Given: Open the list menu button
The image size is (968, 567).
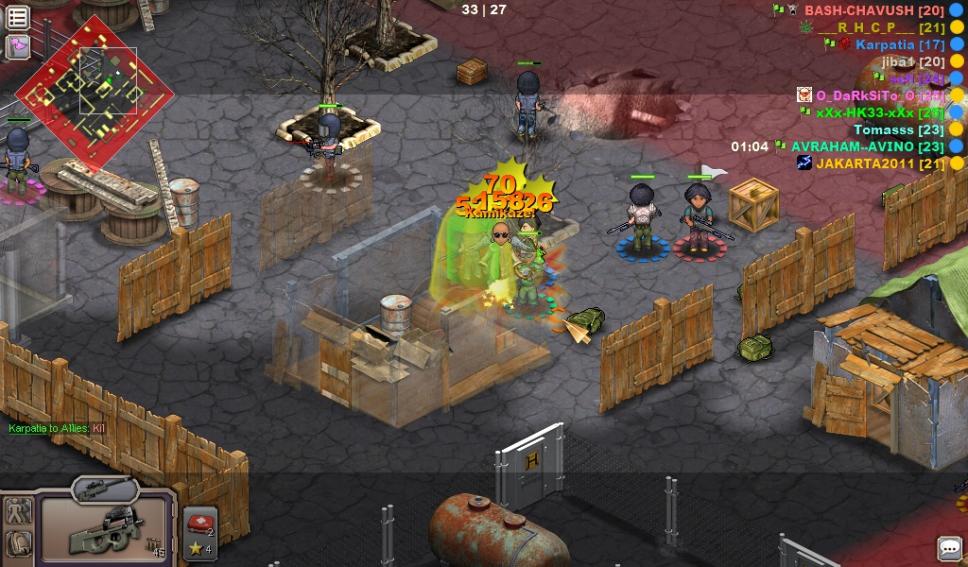Looking at the screenshot, I should tap(18, 17).
